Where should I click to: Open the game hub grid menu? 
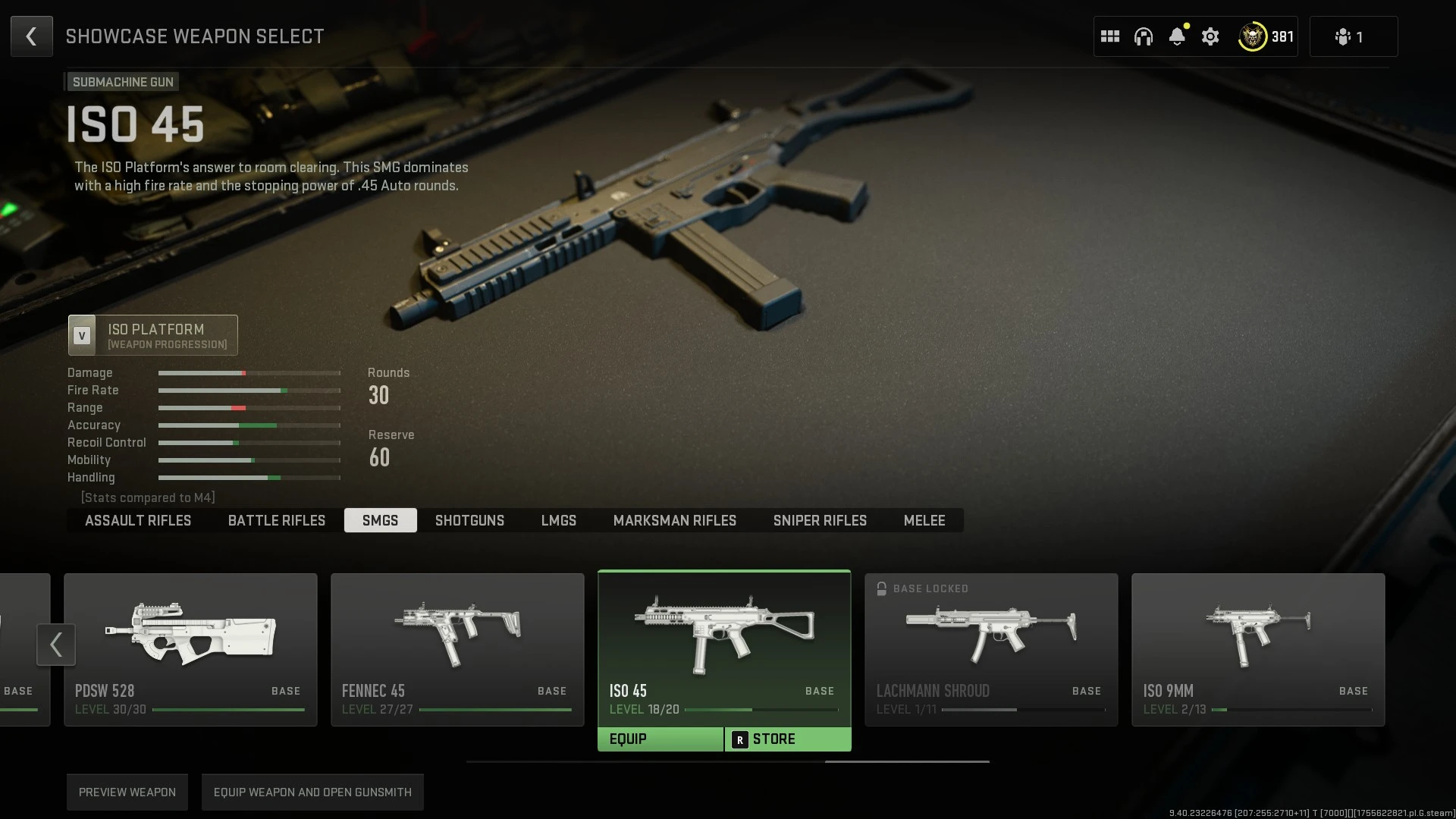pyautogui.click(x=1110, y=36)
